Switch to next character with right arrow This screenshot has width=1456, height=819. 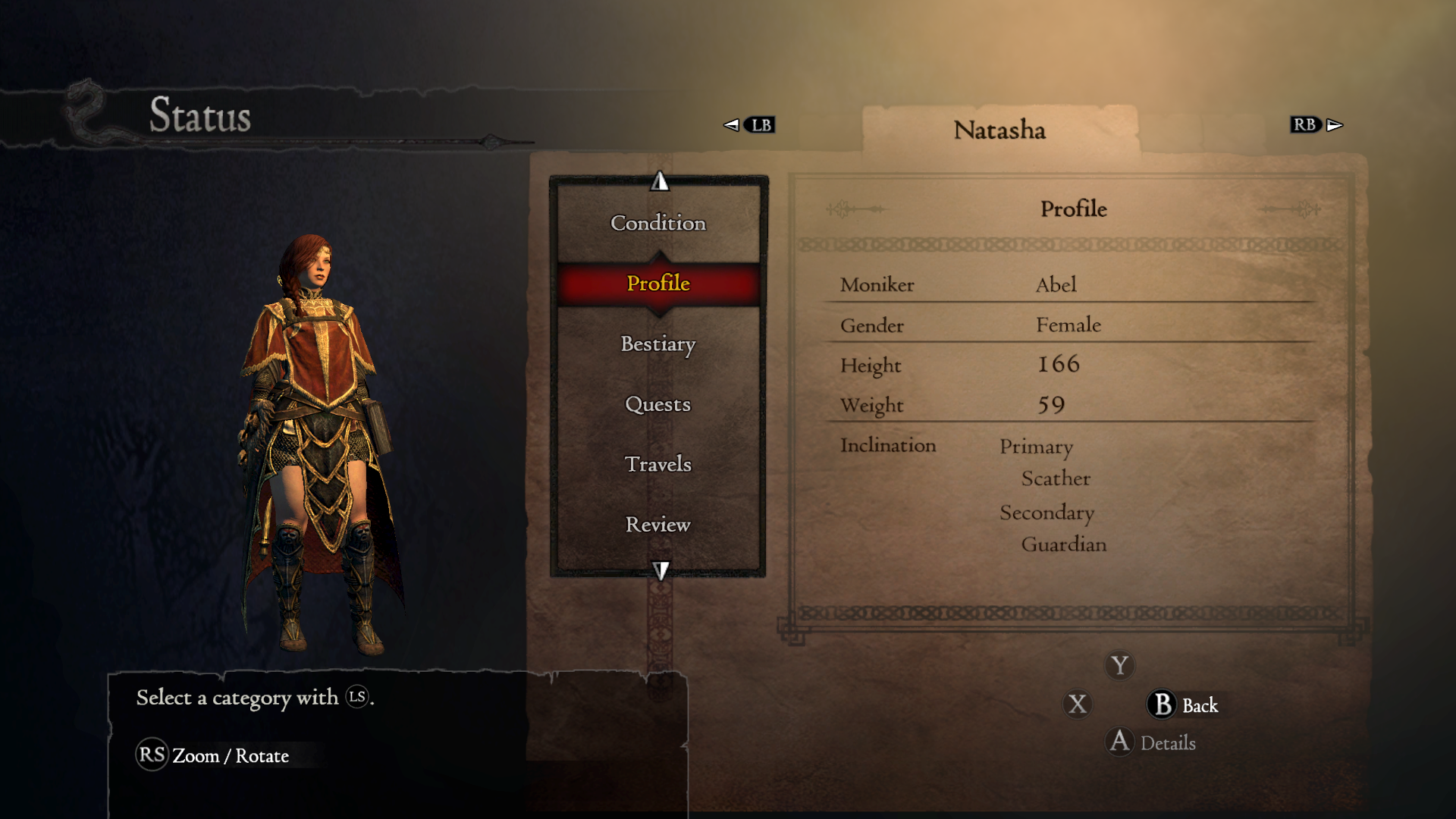coord(1335,125)
